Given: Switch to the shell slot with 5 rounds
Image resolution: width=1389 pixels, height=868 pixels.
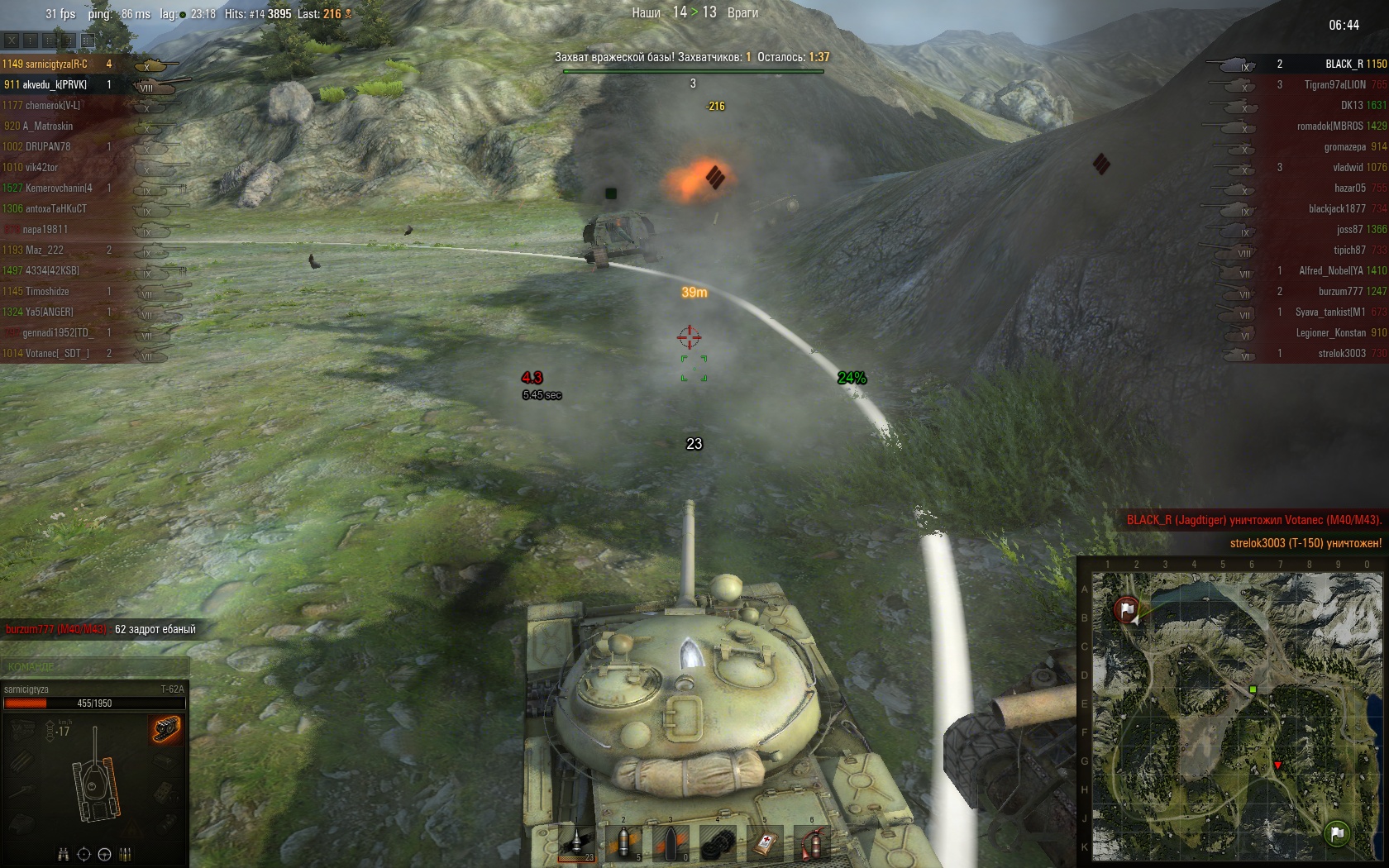Looking at the screenshot, I should [x=624, y=842].
